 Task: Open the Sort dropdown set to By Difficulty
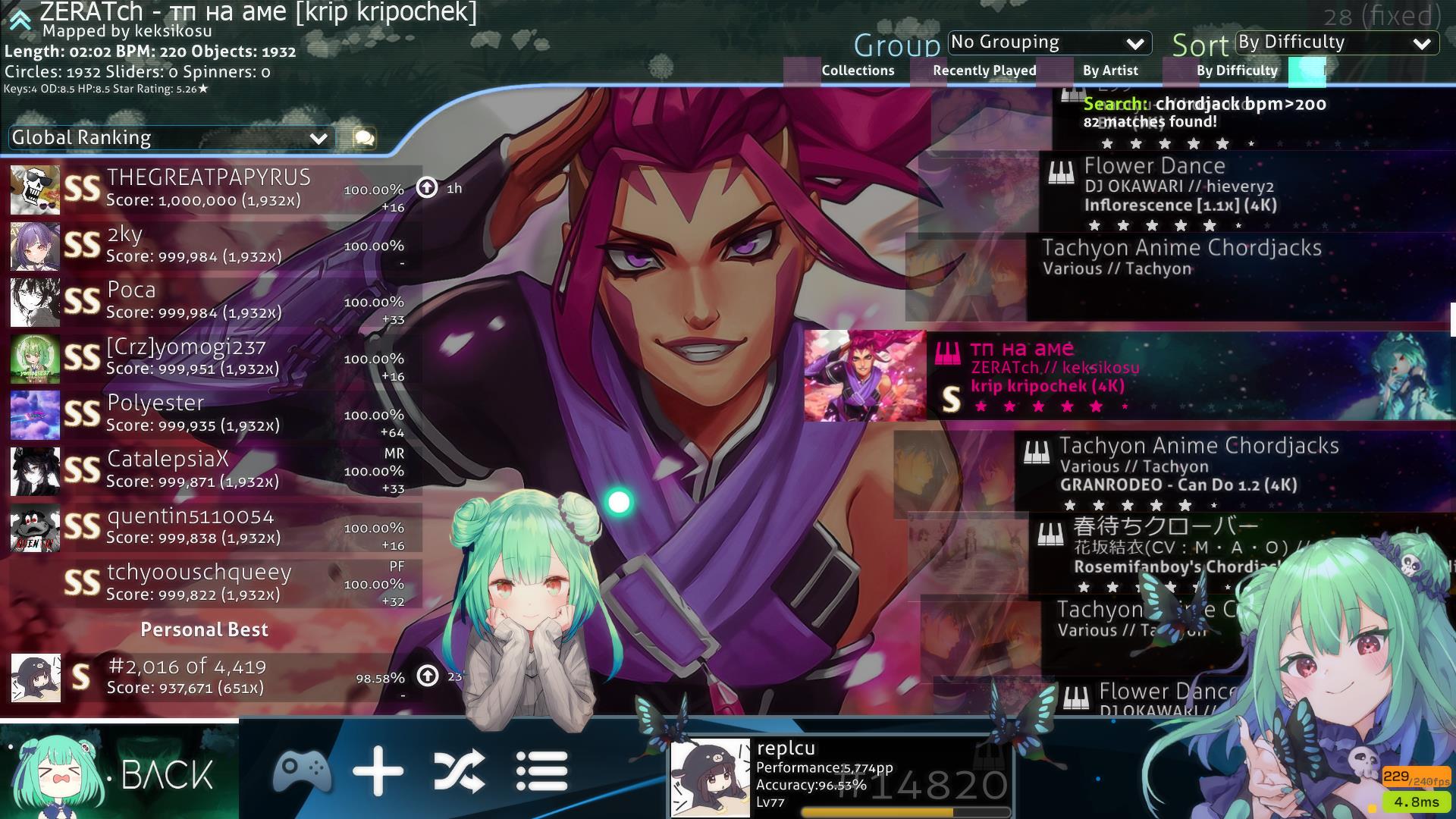pyautogui.click(x=1337, y=42)
